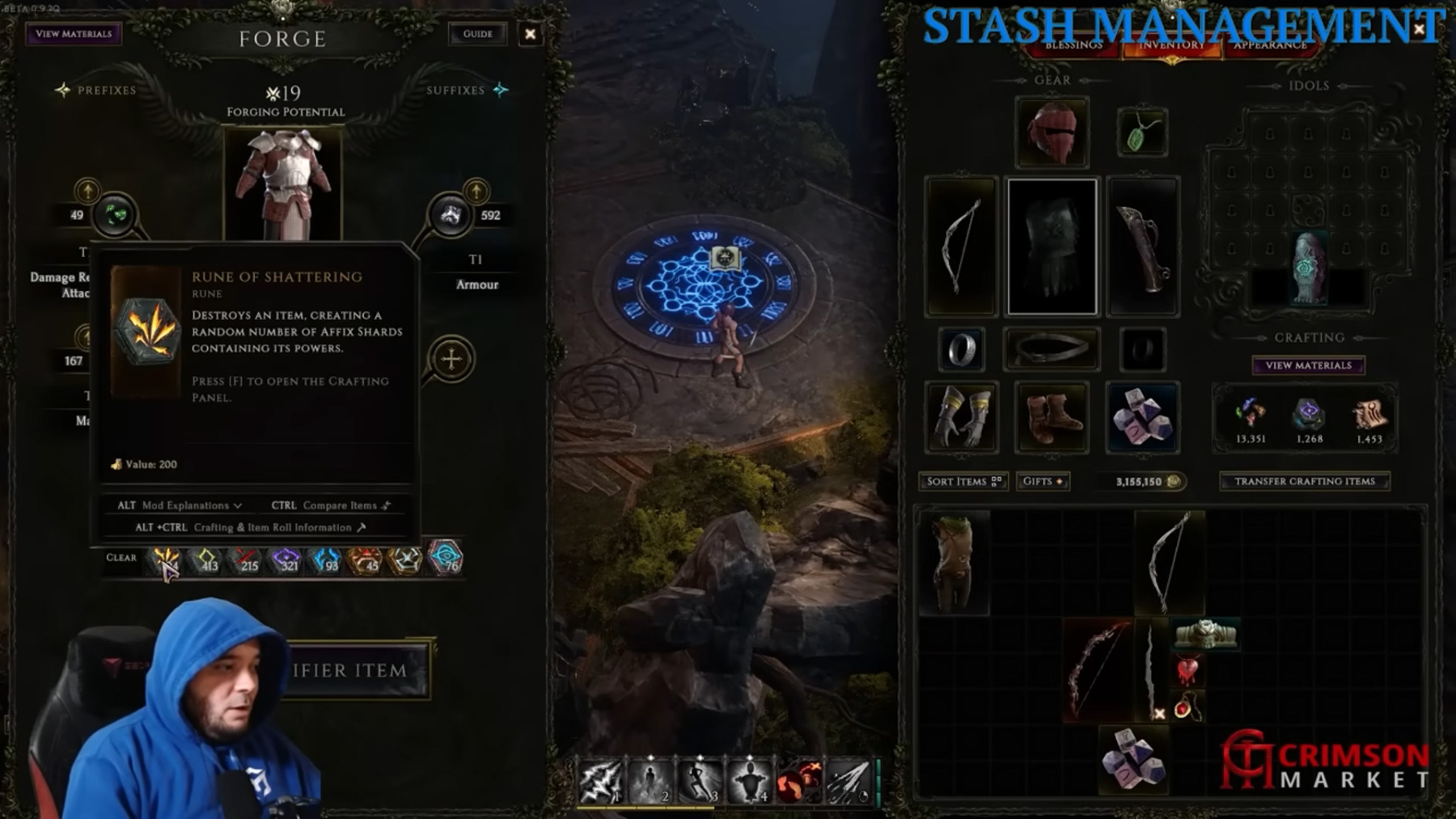Select the heart-shaped relic in inventory
Screen dimensions: 1456x819
[1187, 670]
